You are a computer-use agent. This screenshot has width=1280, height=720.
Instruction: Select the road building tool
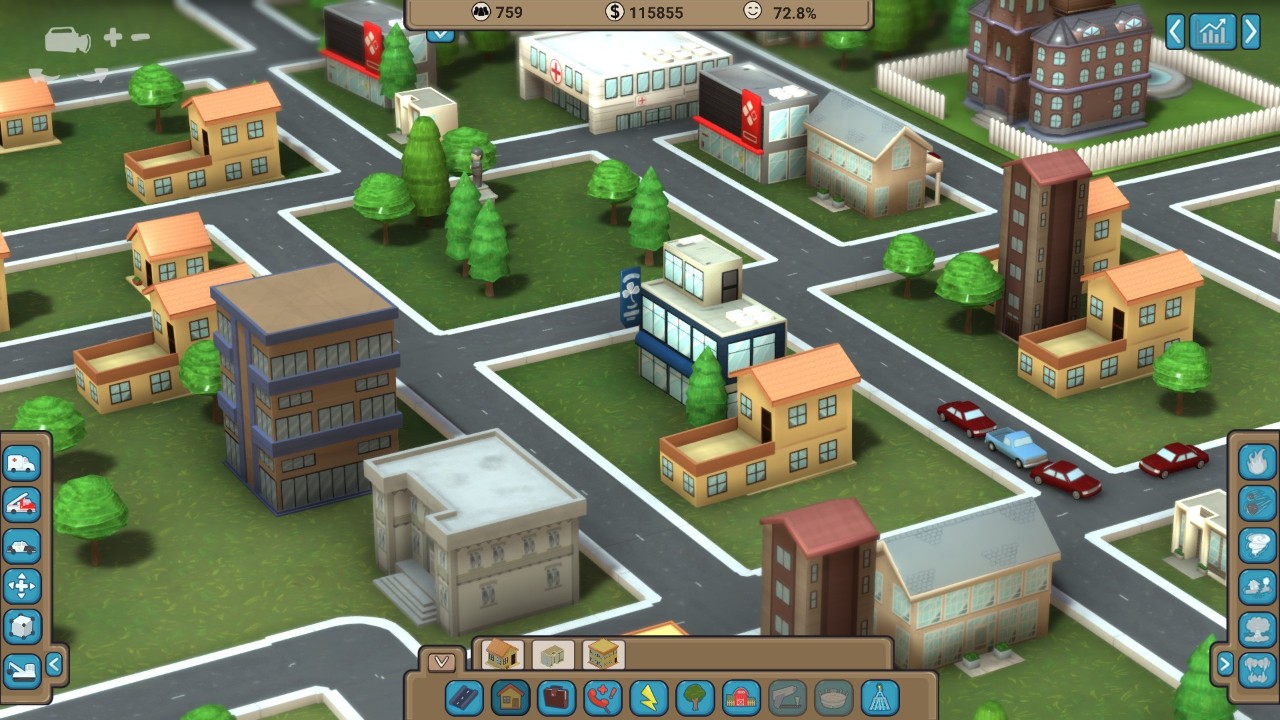coord(464,697)
